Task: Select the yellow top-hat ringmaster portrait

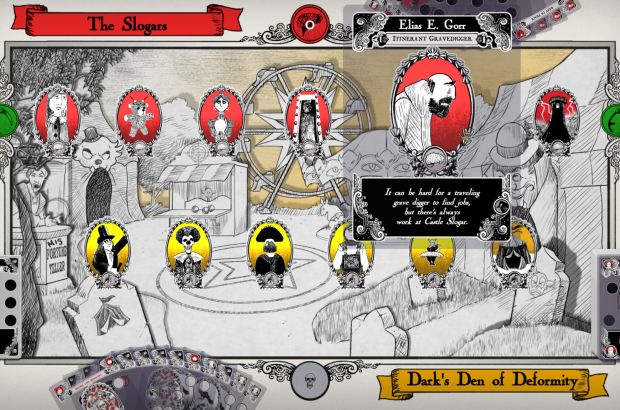Action: coord(105,250)
